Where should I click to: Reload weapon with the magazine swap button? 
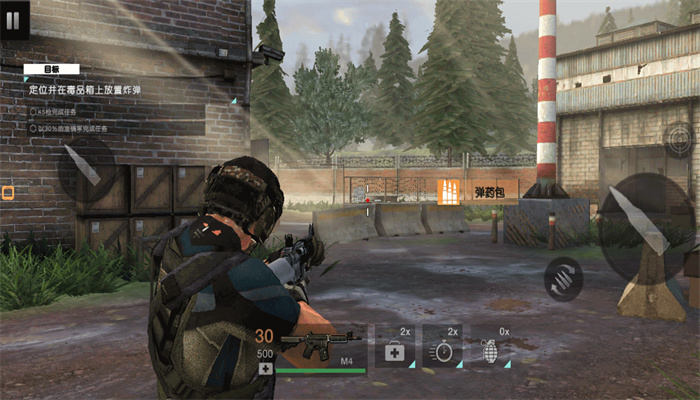coord(564,279)
